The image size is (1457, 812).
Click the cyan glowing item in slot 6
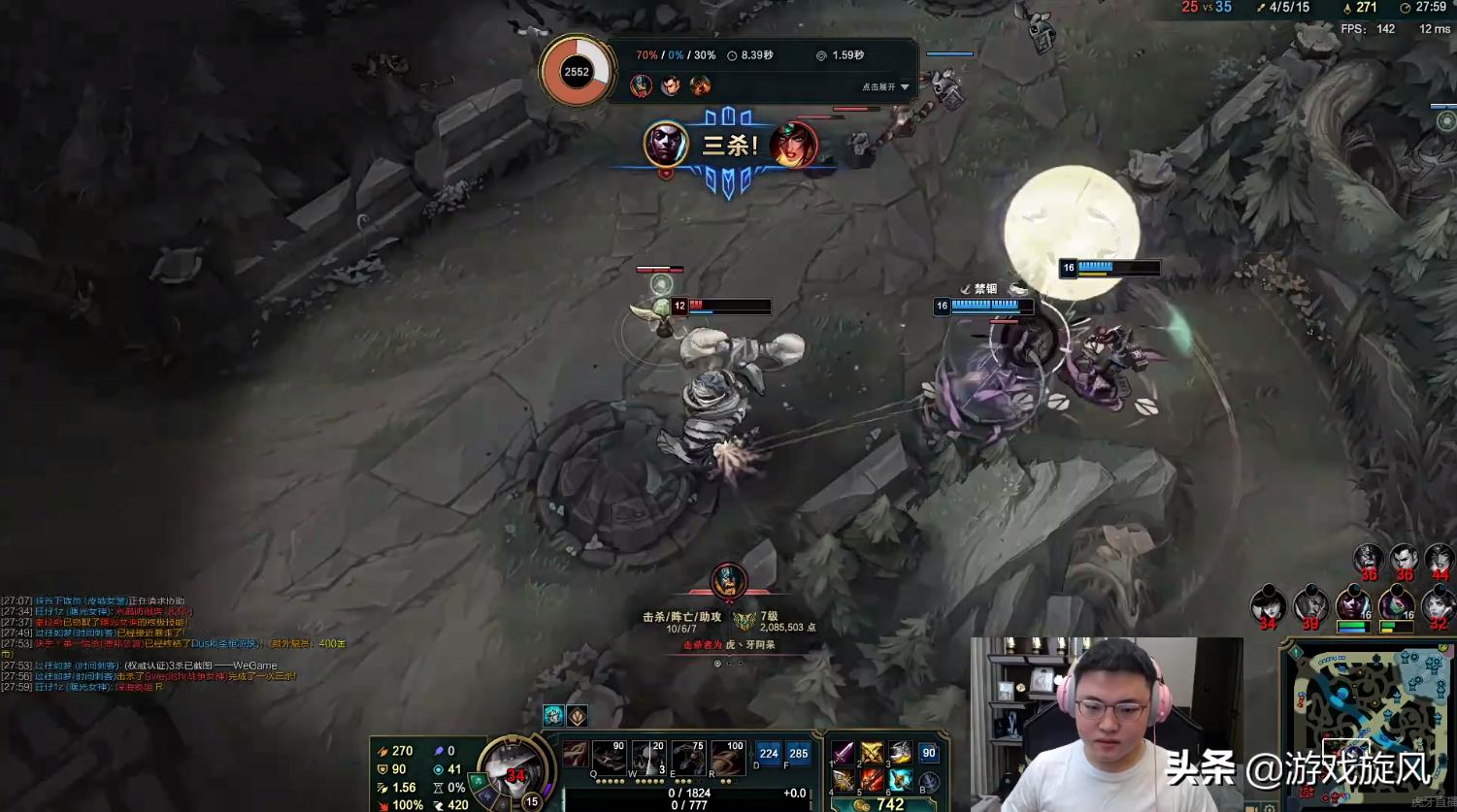(x=900, y=780)
